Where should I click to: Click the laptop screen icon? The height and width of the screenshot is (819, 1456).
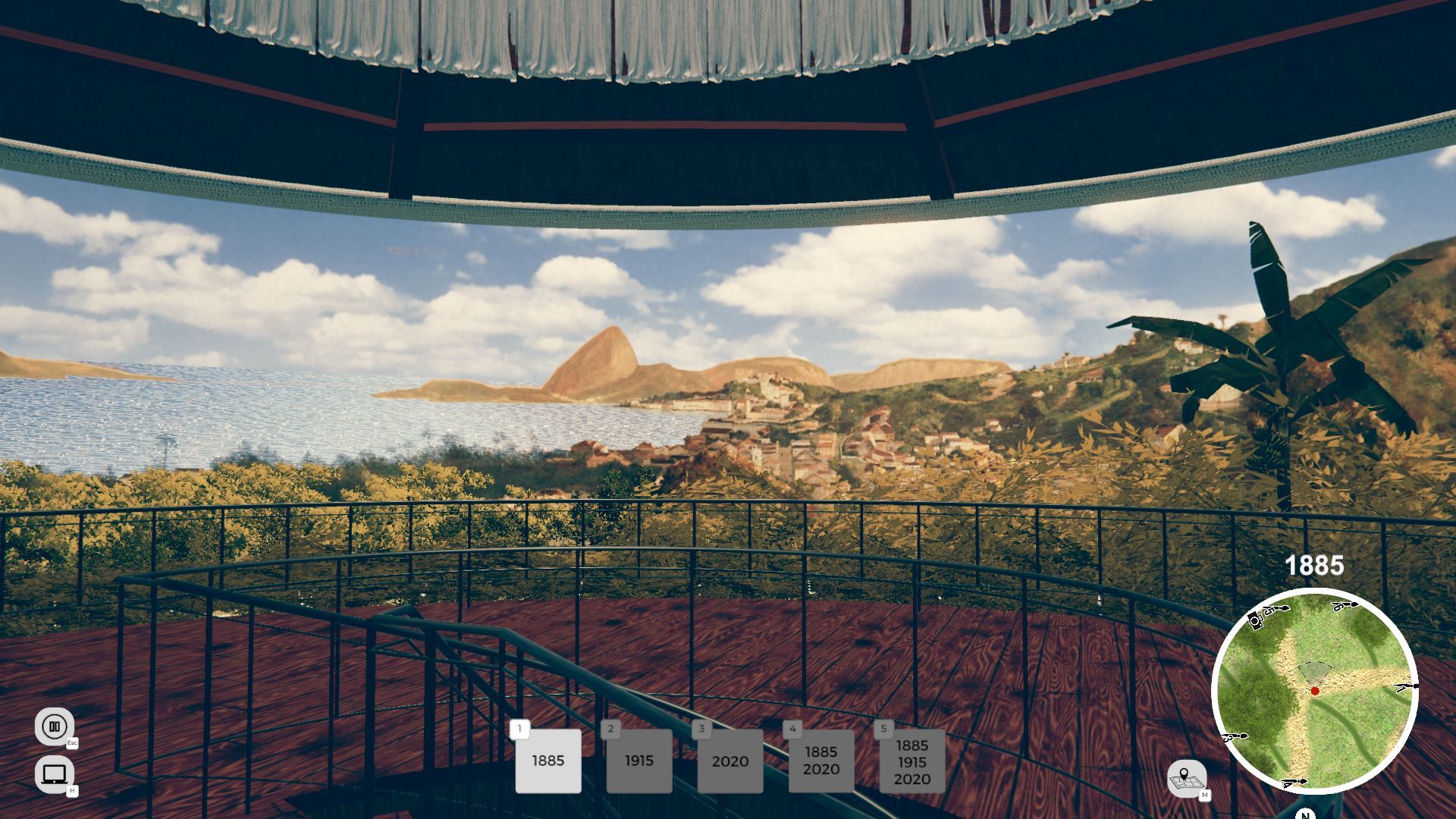[x=54, y=773]
